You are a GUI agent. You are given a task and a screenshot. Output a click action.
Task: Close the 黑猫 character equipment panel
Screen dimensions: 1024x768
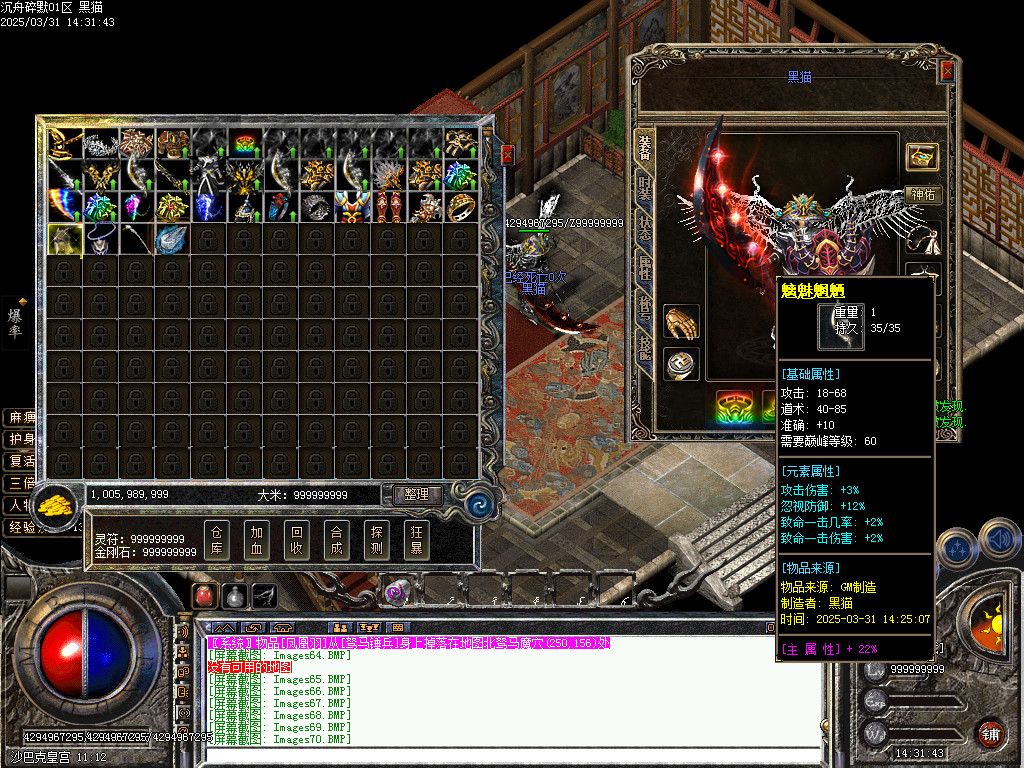947,71
